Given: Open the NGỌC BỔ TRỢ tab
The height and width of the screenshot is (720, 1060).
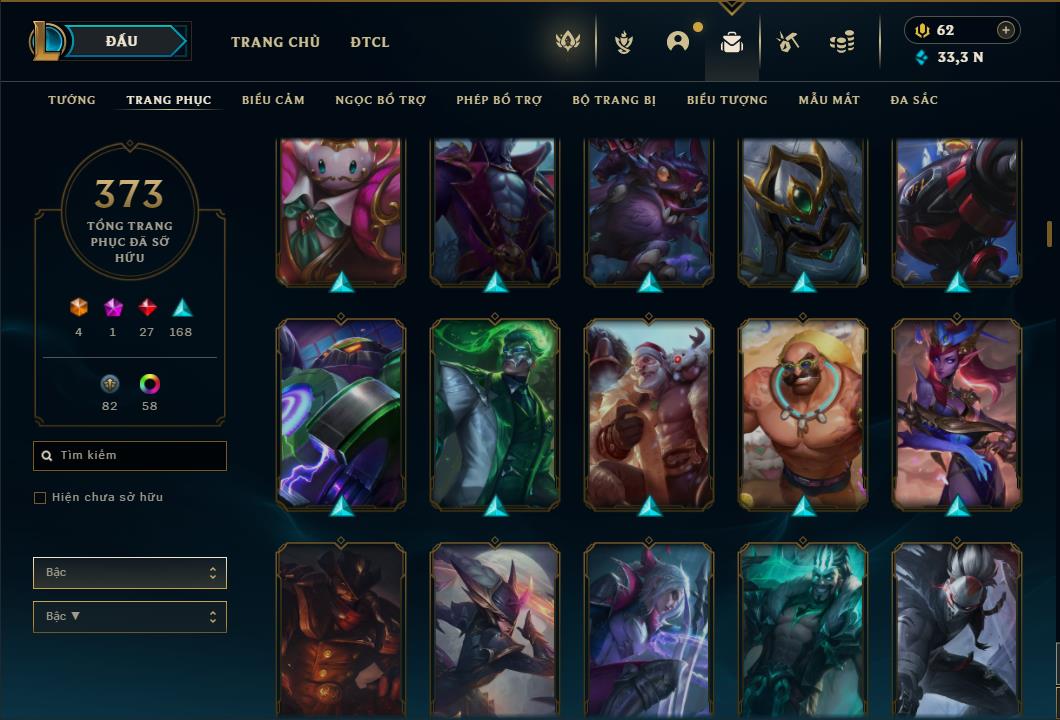Looking at the screenshot, I should tap(380, 100).
